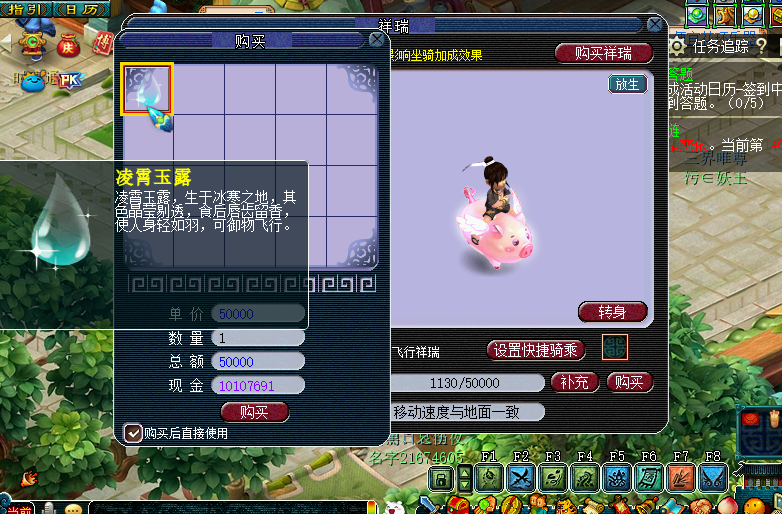Trigger the F8 wings skill
This screenshot has width=782, height=514.
point(713,478)
